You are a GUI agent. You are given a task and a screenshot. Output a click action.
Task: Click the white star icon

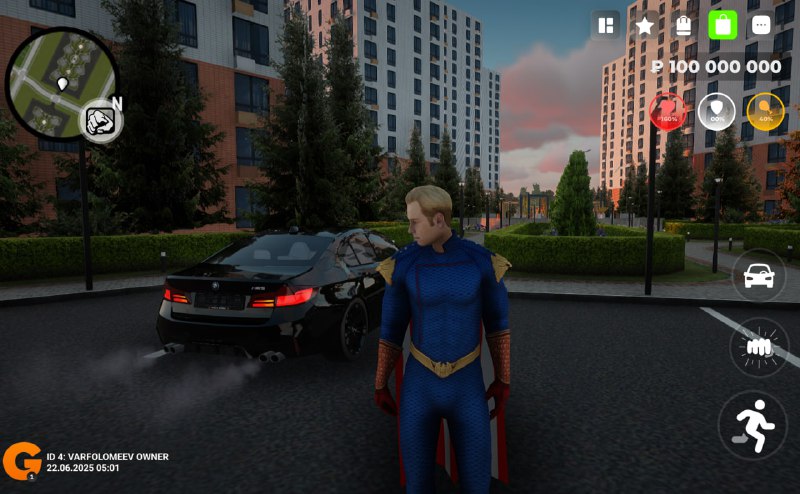[645, 25]
